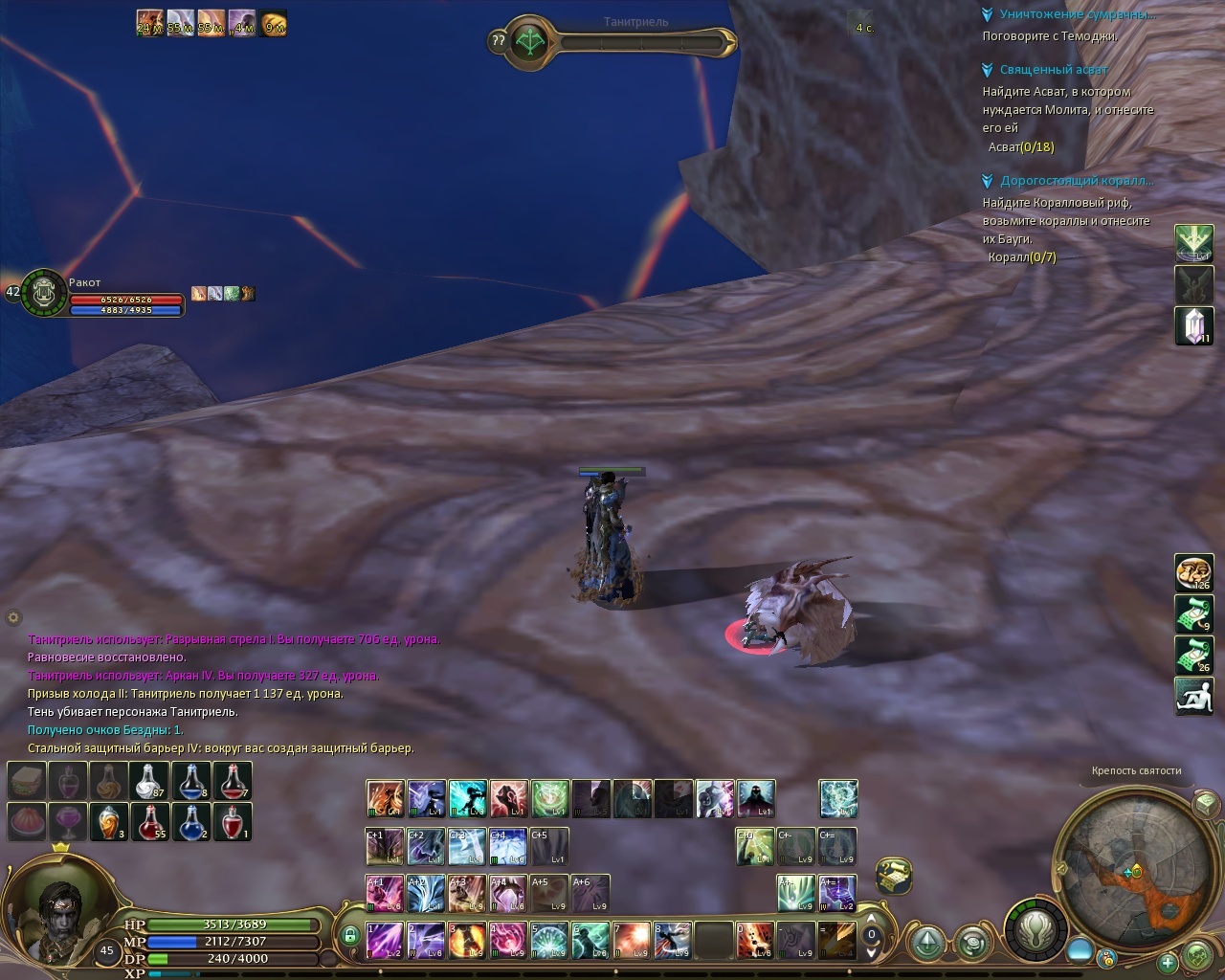Switch to the next hotbar page arrow
1225x980 pixels.
tap(871, 952)
